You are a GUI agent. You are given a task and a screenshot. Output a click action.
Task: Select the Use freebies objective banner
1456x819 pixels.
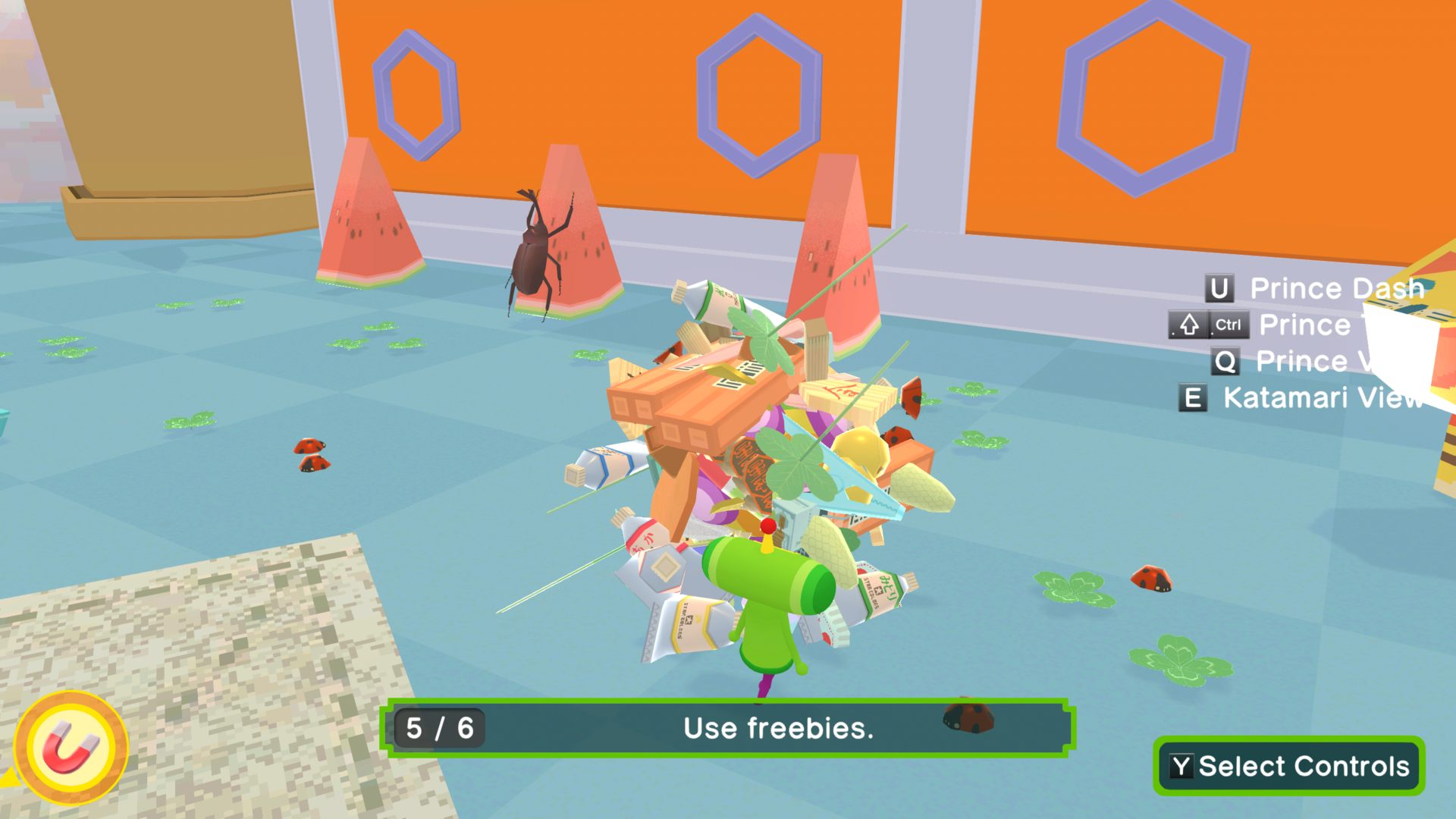coord(728,728)
